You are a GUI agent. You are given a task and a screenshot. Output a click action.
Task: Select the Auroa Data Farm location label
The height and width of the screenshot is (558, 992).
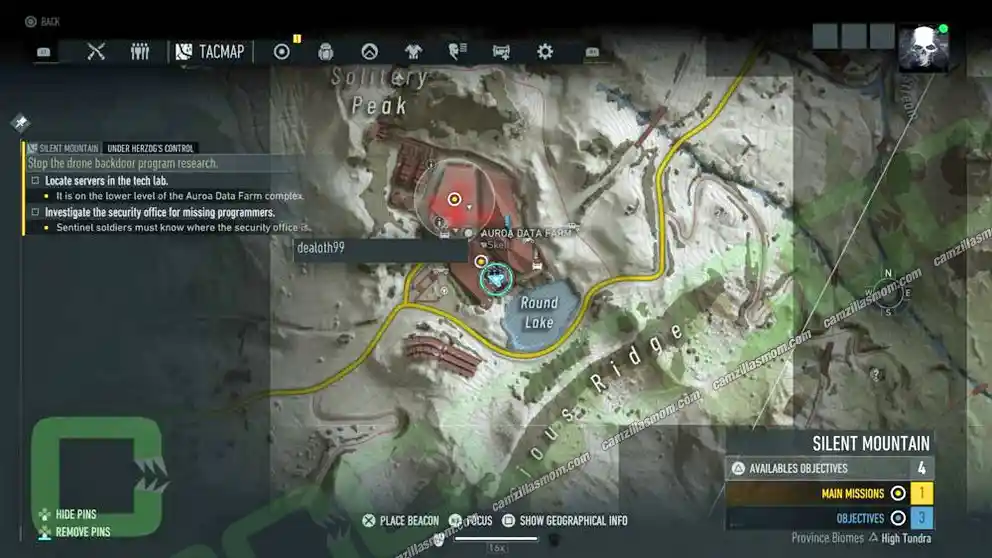click(530, 232)
